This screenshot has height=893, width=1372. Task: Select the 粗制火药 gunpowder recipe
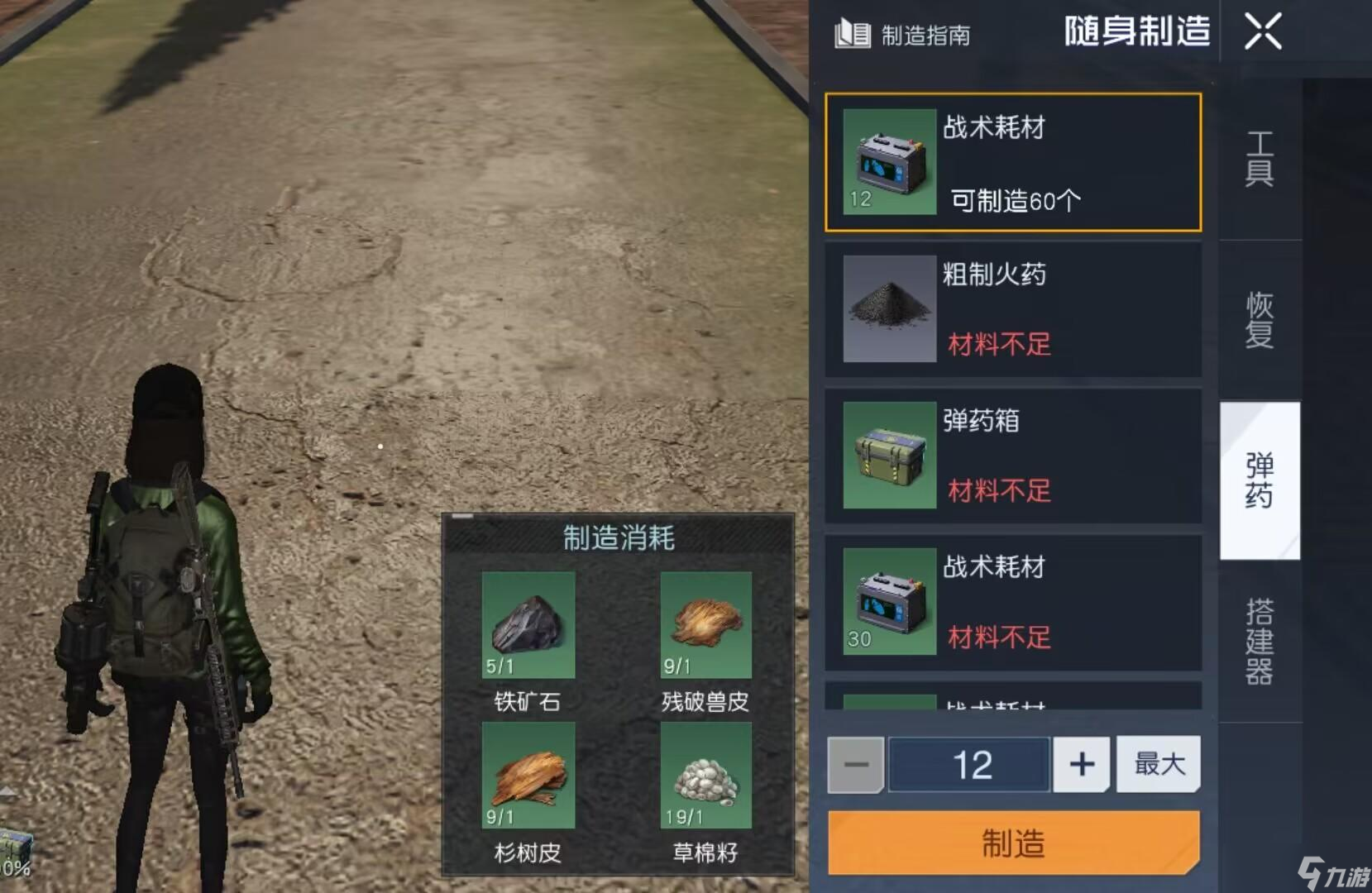click(x=1012, y=310)
